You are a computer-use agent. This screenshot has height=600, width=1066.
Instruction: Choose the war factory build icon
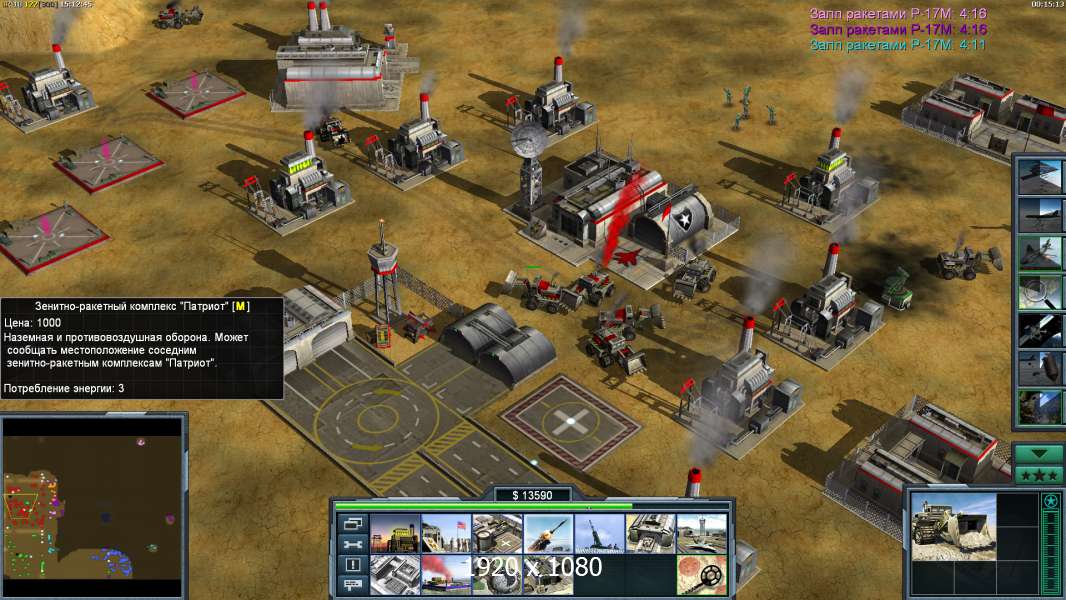tap(649, 533)
